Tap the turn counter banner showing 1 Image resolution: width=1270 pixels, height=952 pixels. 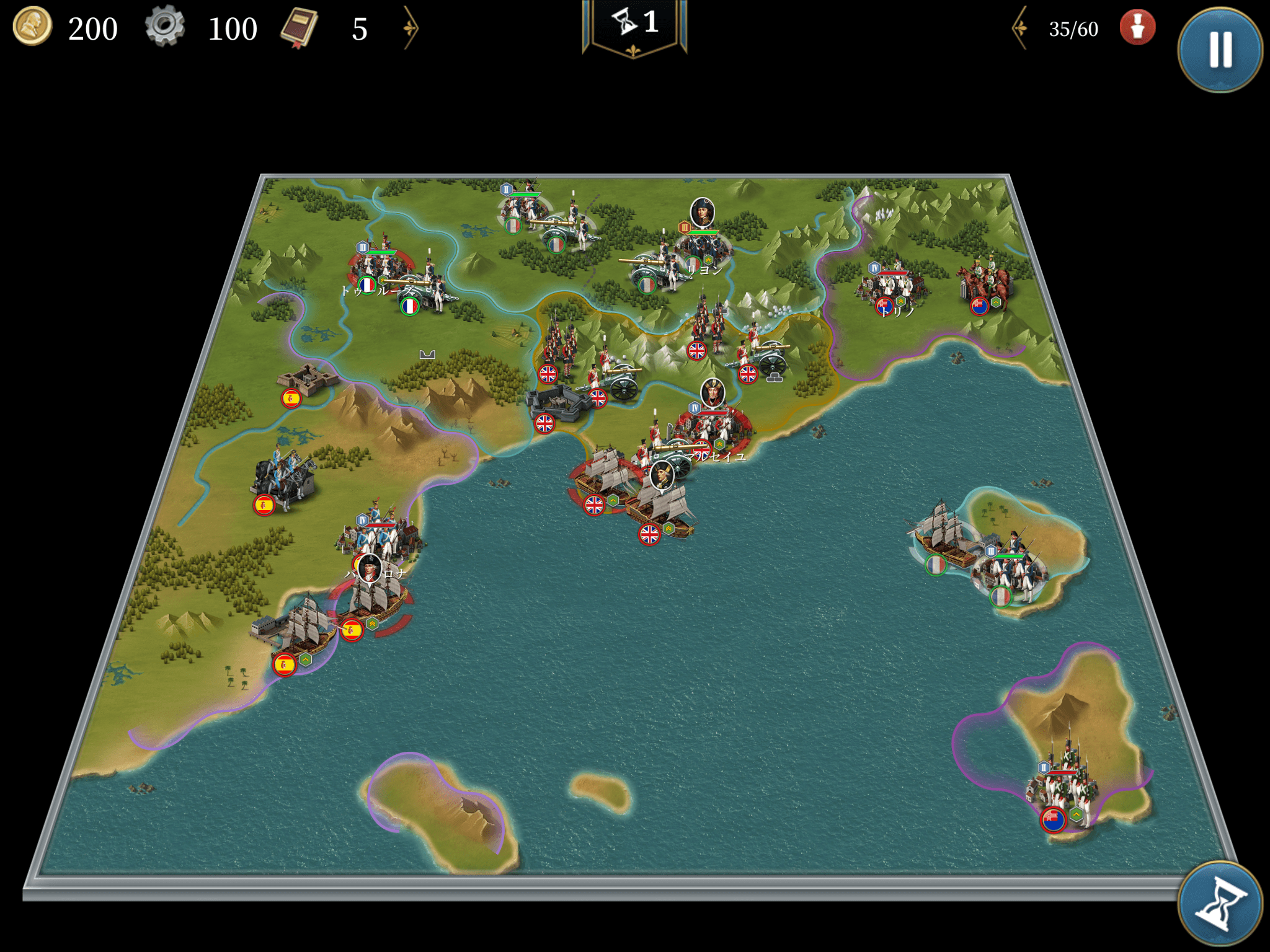coord(634,25)
